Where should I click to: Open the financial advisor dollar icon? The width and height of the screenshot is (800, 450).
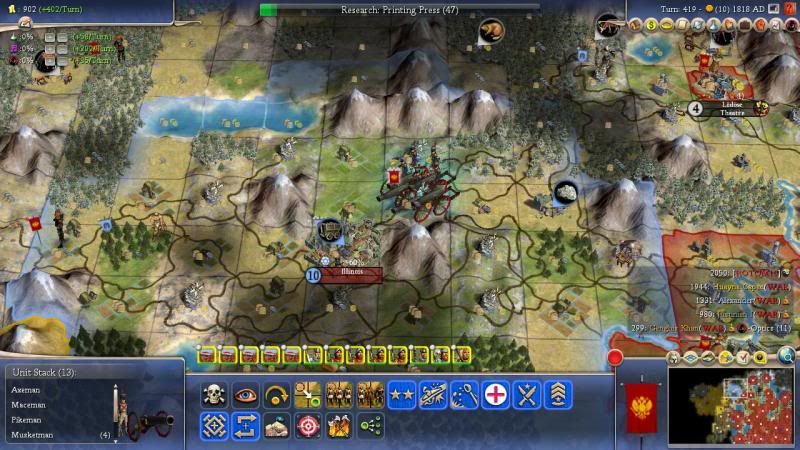point(650,25)
